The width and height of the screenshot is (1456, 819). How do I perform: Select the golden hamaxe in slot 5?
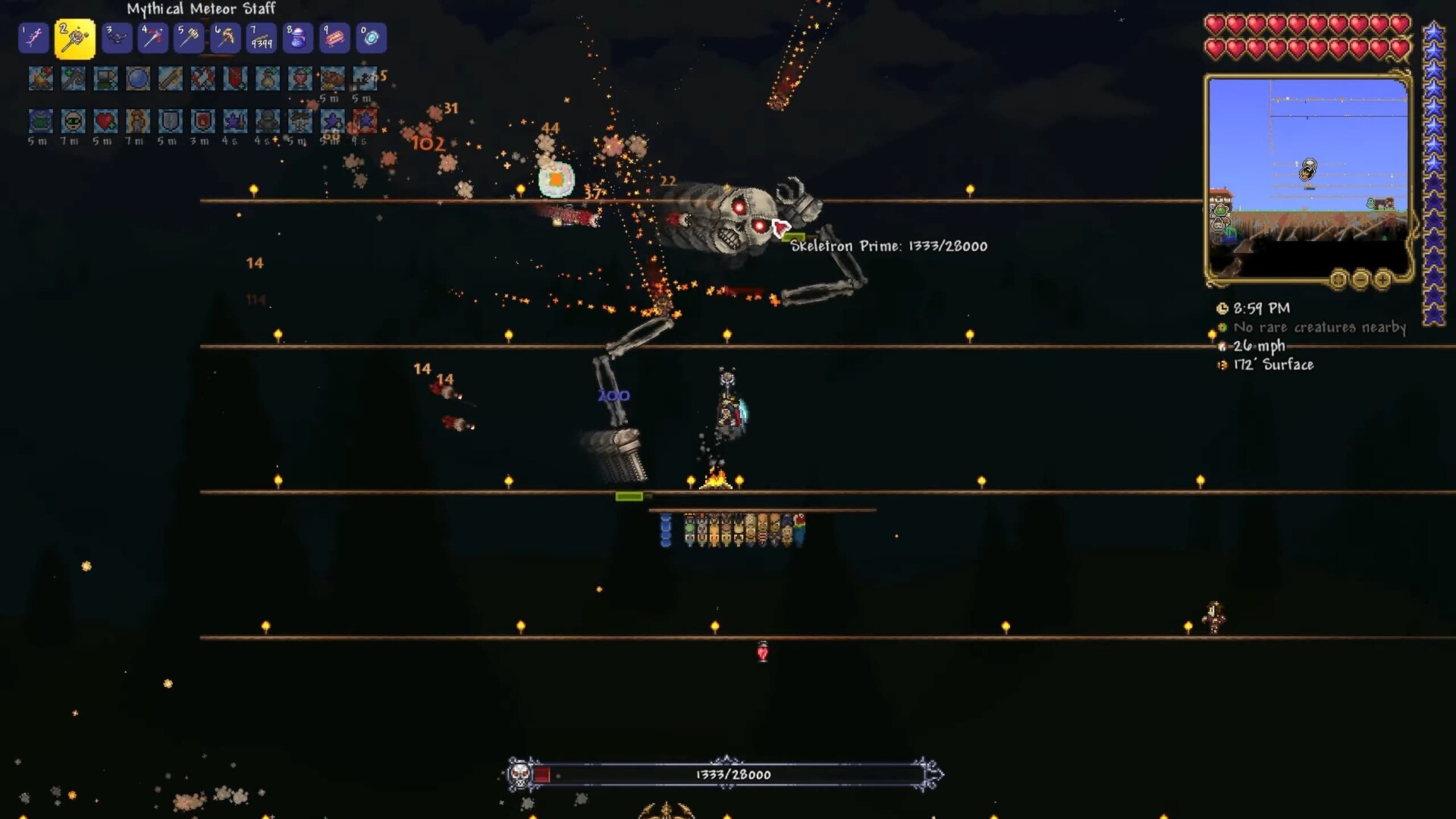pos(189,39)
